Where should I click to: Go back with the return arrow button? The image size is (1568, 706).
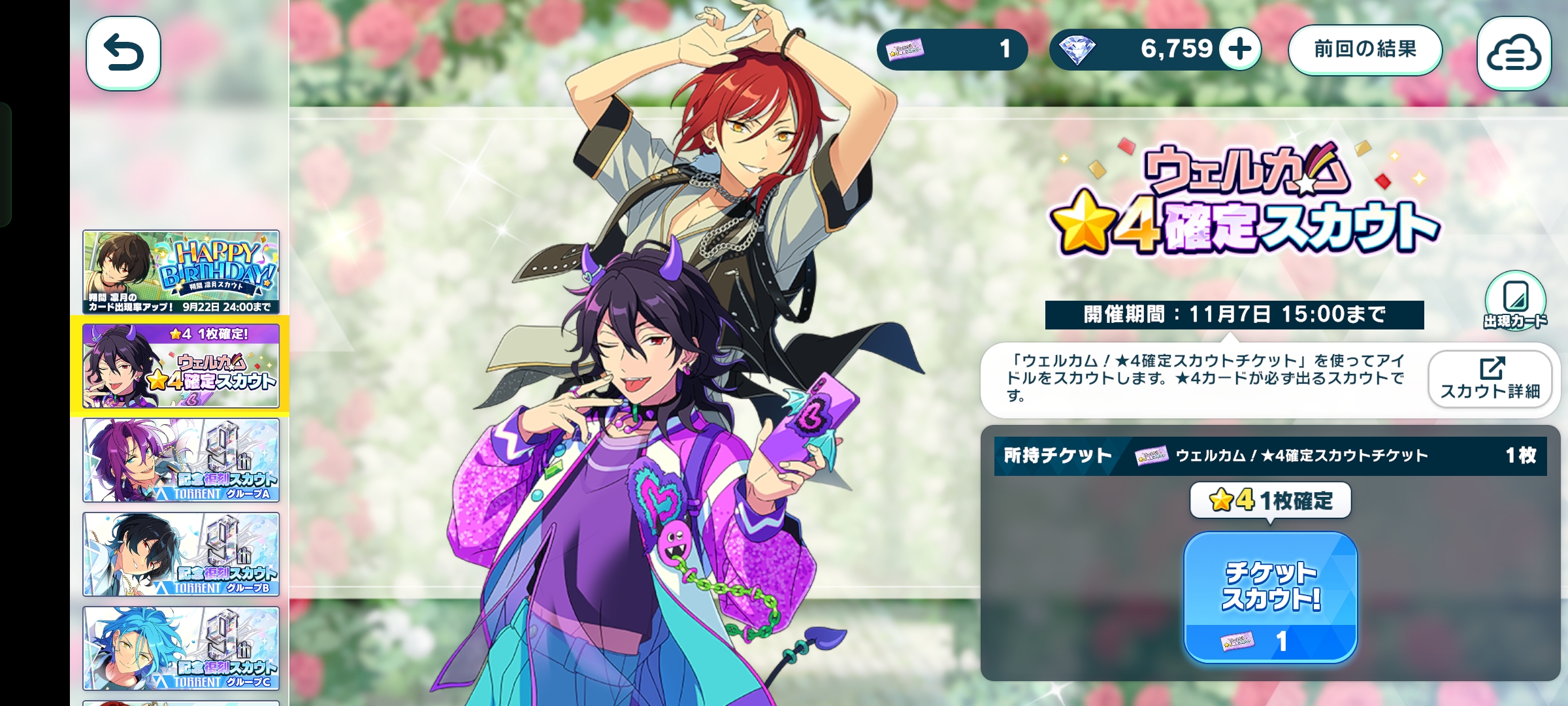pos(123,53)
